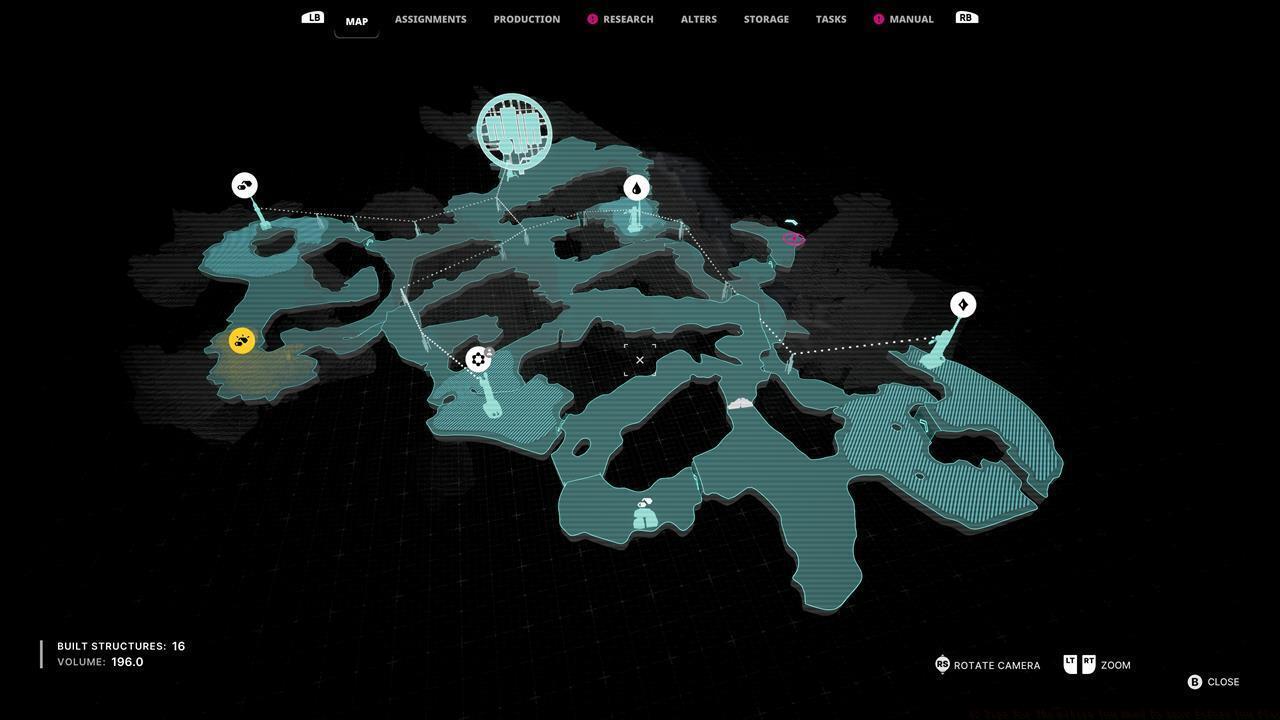Click the Manual notification badge
The height and width of the screenshot is (720, 1280).
coord(877,17)
